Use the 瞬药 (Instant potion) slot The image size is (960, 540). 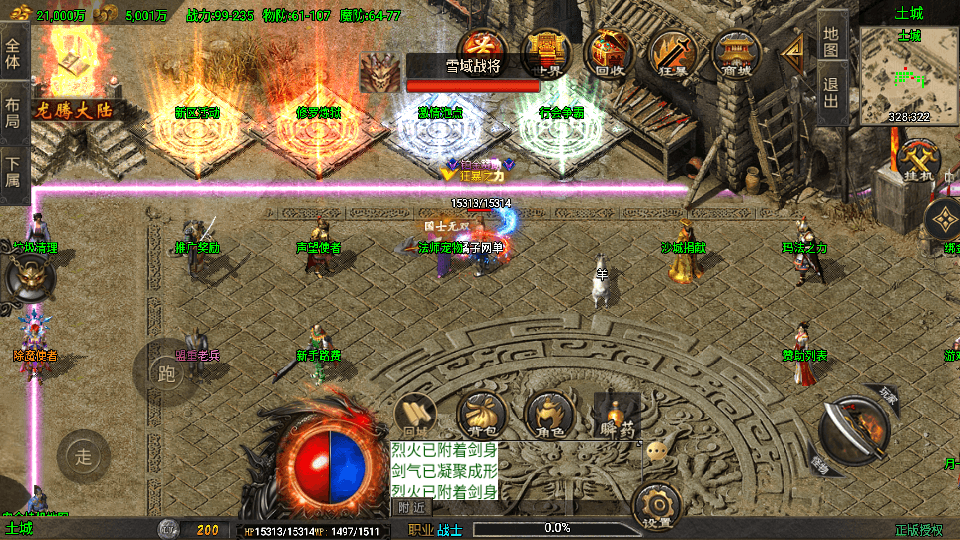[616, 415]
